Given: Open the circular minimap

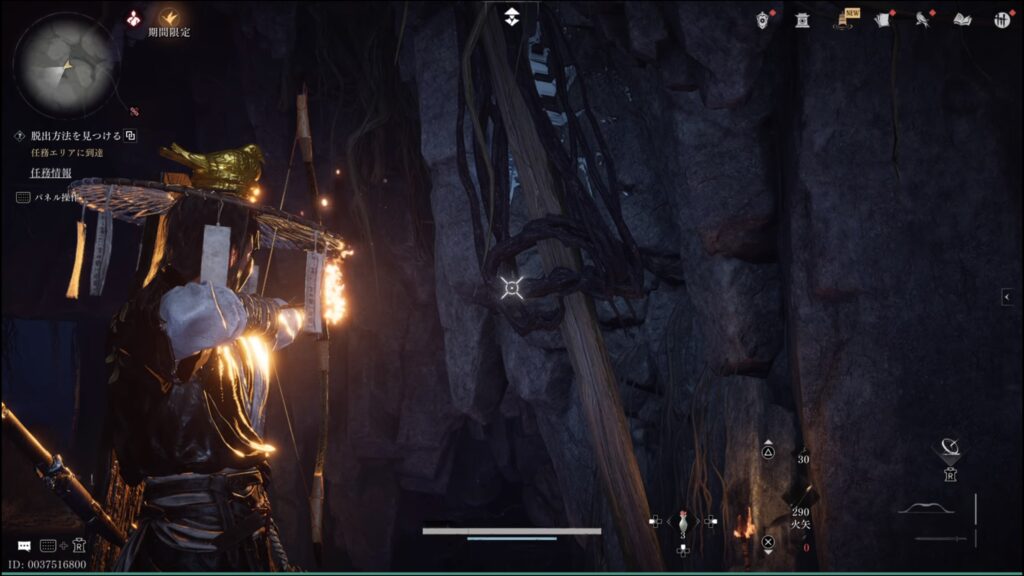Looking at the screenshot, I should pos(66,65).
